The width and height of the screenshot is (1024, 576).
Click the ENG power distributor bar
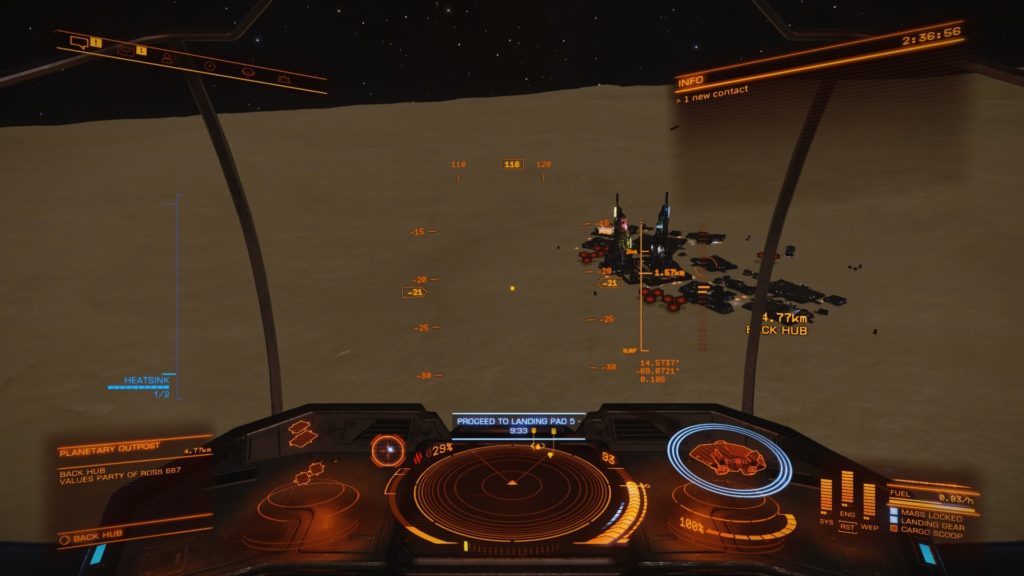pyautogui.click(x=847, y=494)
